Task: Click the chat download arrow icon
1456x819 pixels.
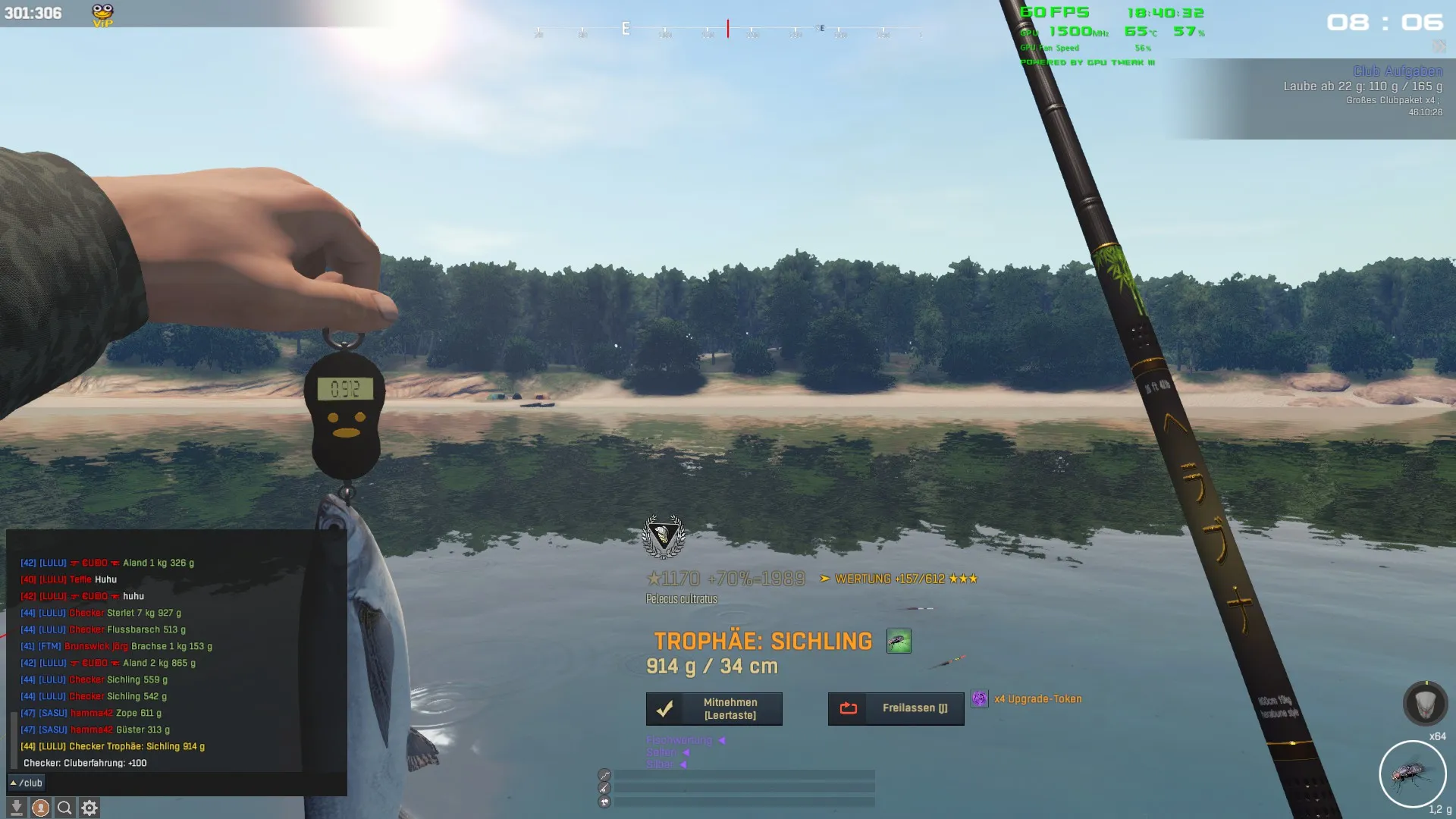Action: click(x=16, y=808)
